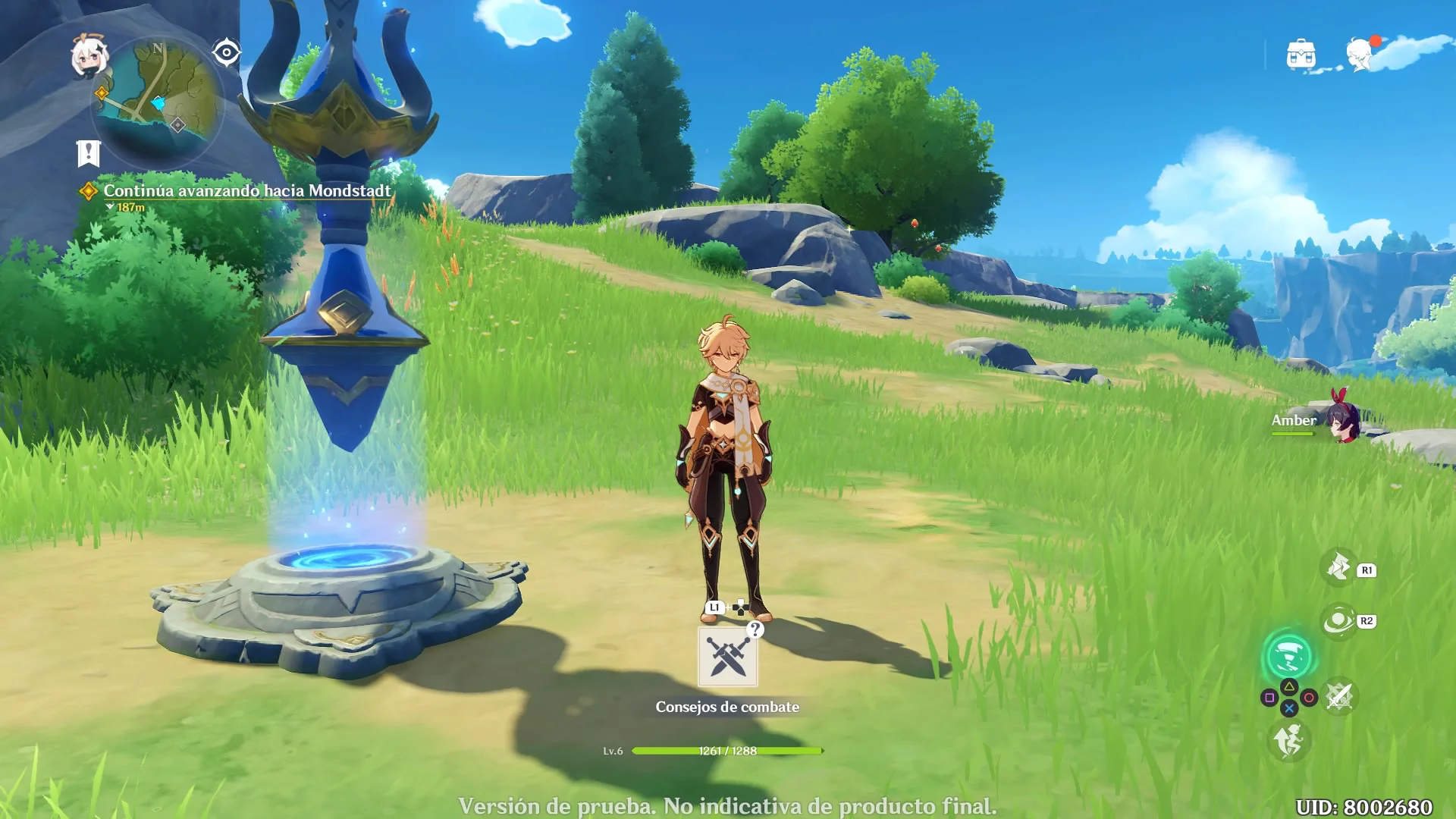1456x819 pixels.
Task: Open the Paimon menu icon
Action: (x=89, y=56)
